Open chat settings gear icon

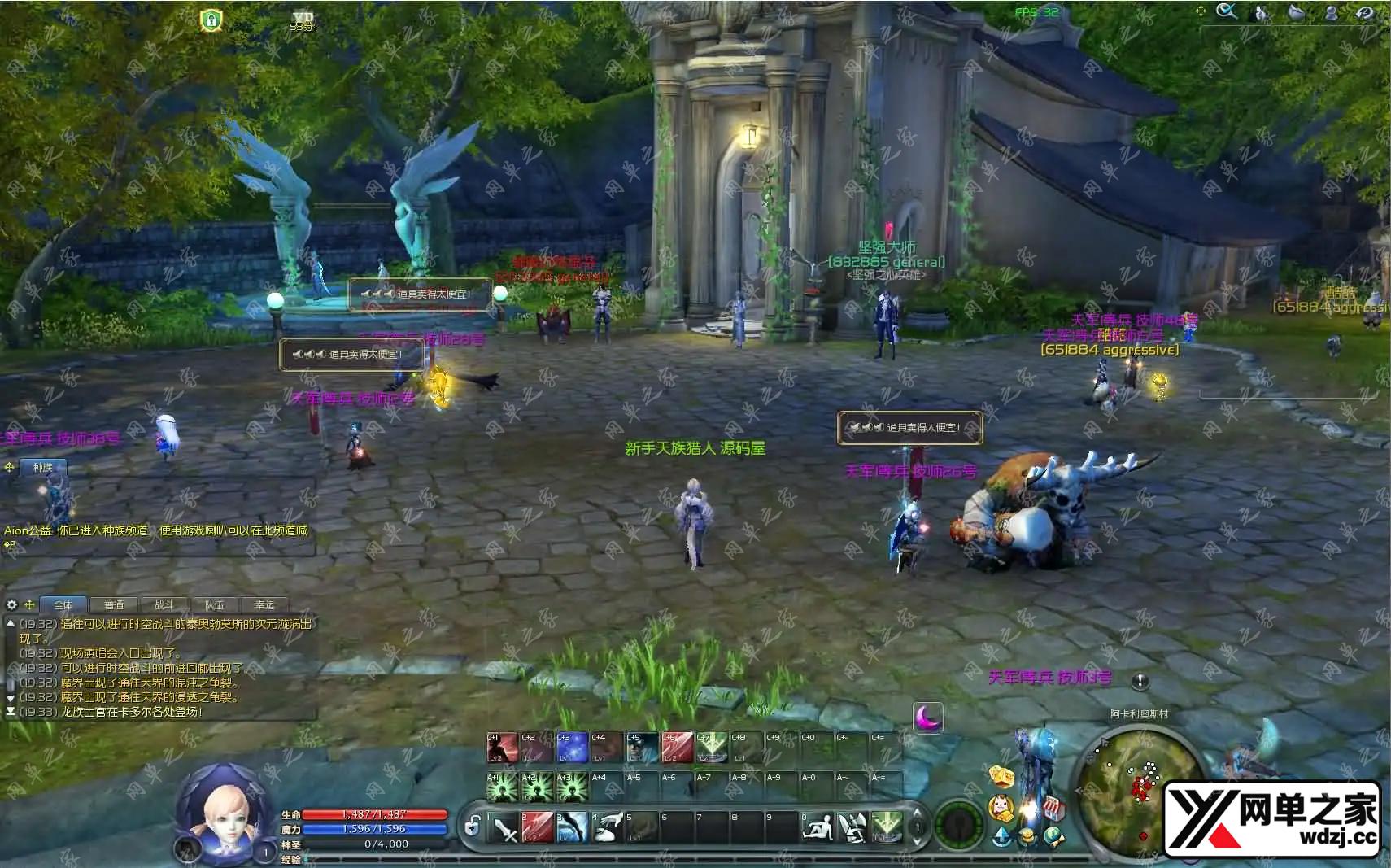(11, 605)
